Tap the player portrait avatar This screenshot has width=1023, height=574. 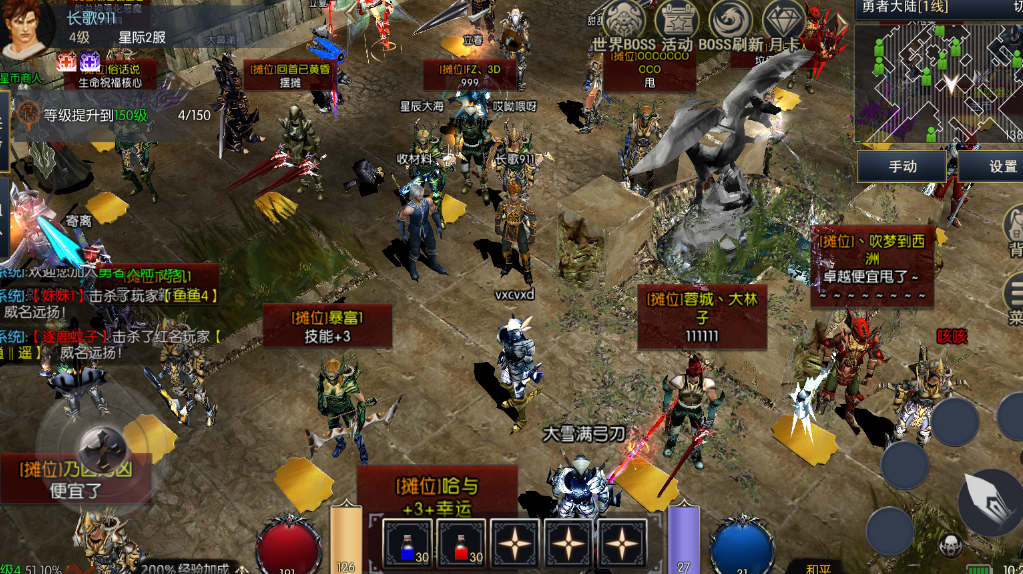pyautogui.click(x=28, y=28)
